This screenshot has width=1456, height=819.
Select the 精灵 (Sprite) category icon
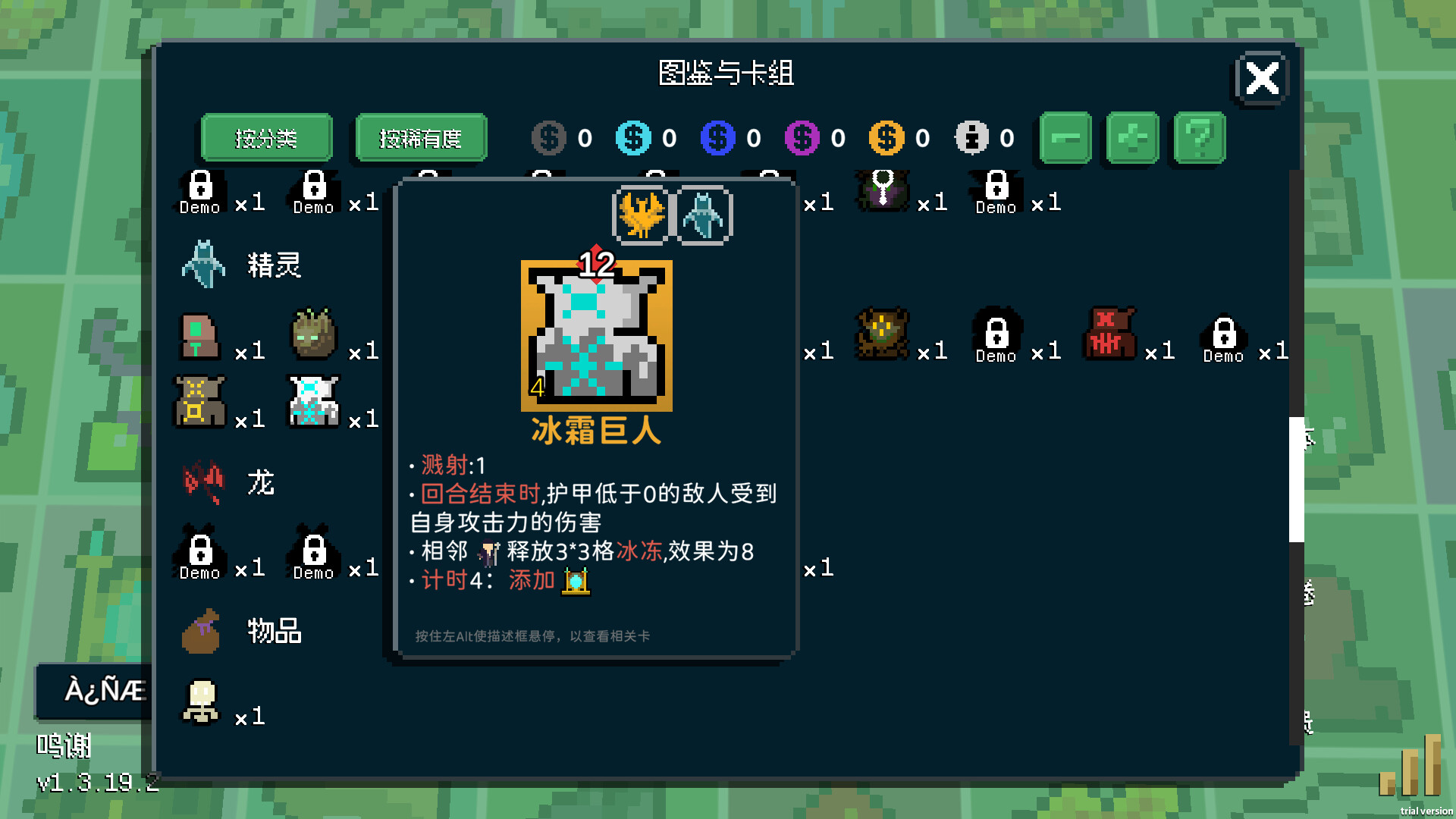tap(202, 264)
